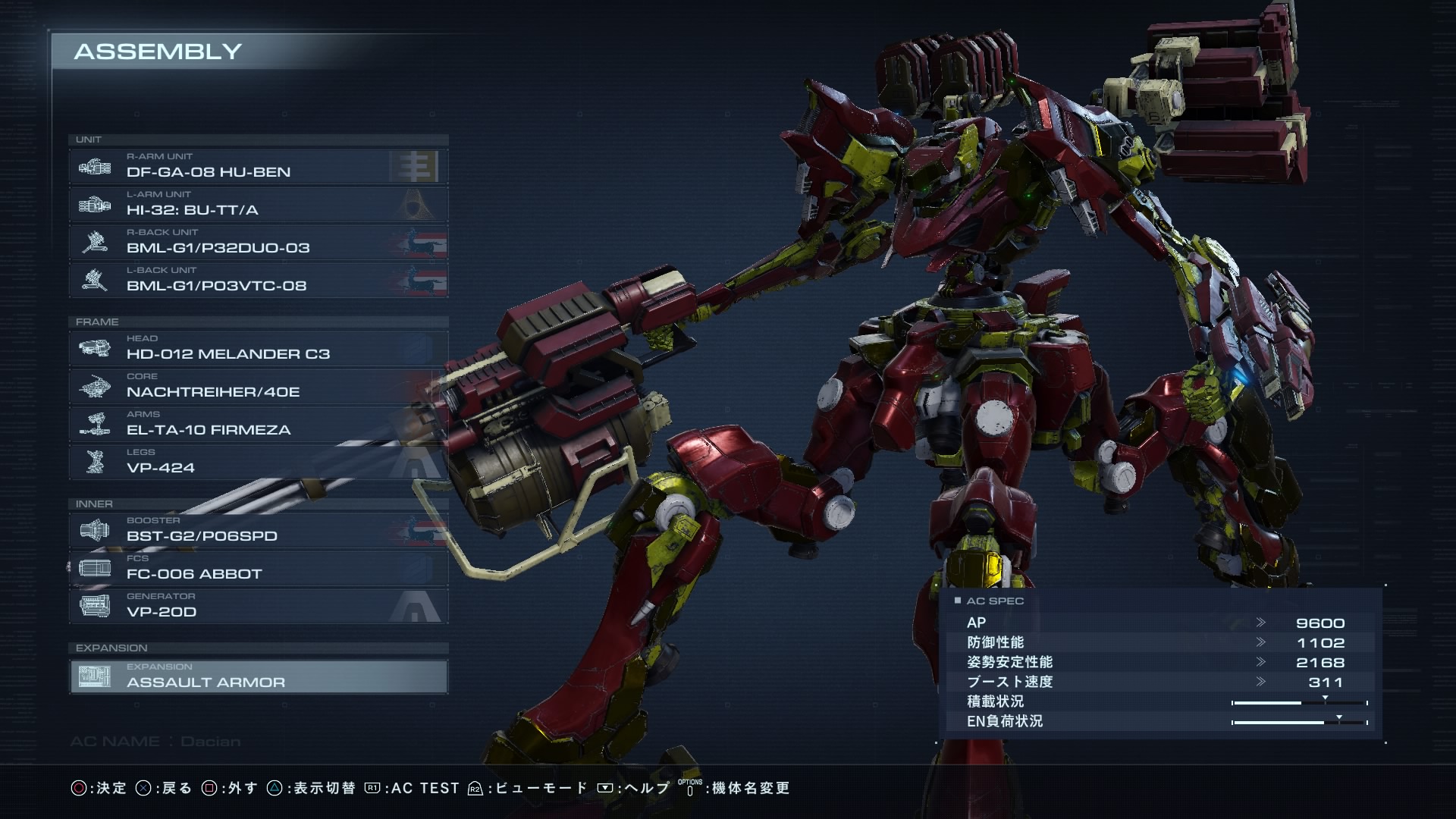Select the BOOSTER BST-G2/P06SPD slot

coord(258,531)
